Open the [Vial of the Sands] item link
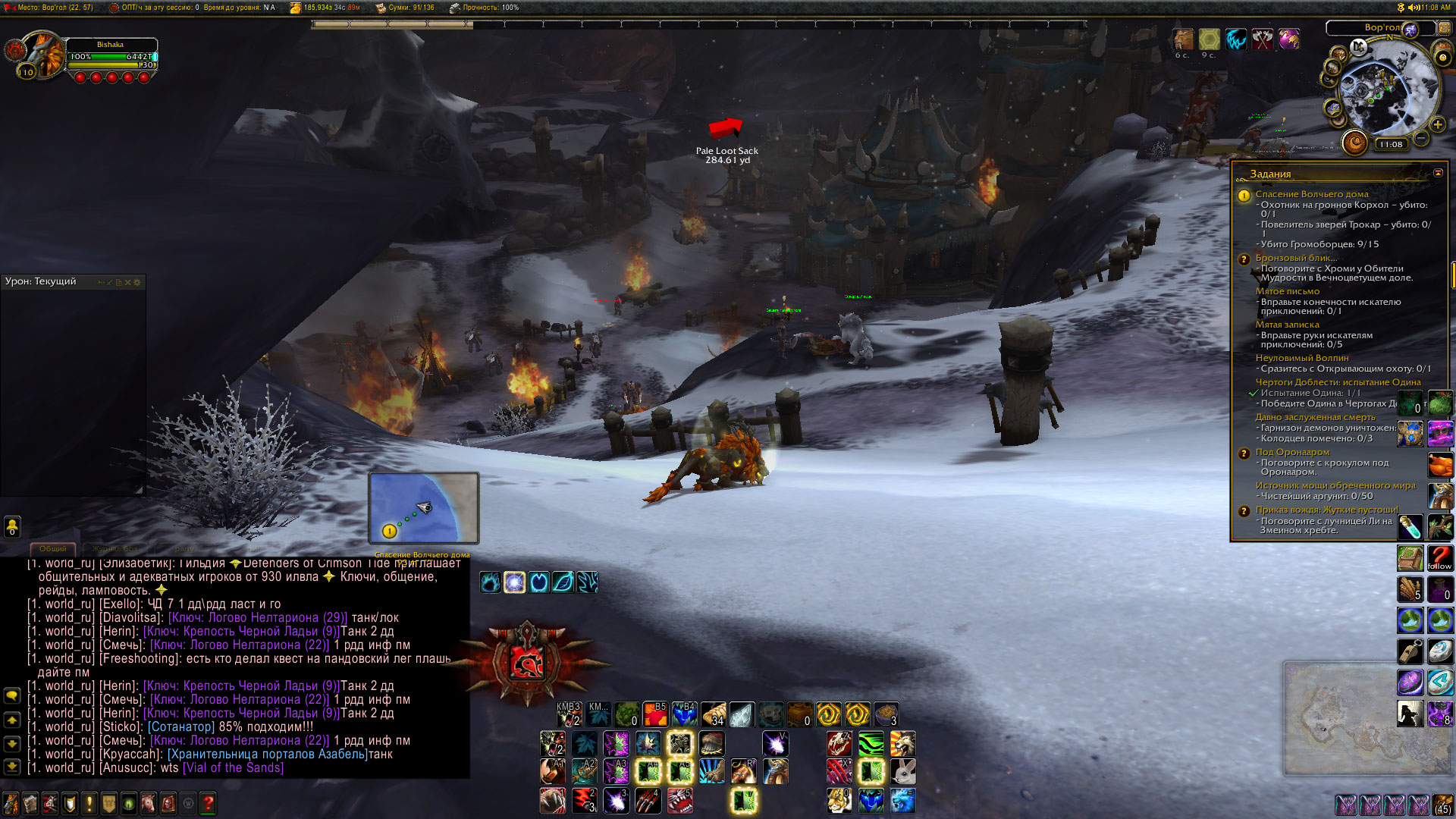The width and height of the screenshot is (1456, 819). (x=233, y=767)
